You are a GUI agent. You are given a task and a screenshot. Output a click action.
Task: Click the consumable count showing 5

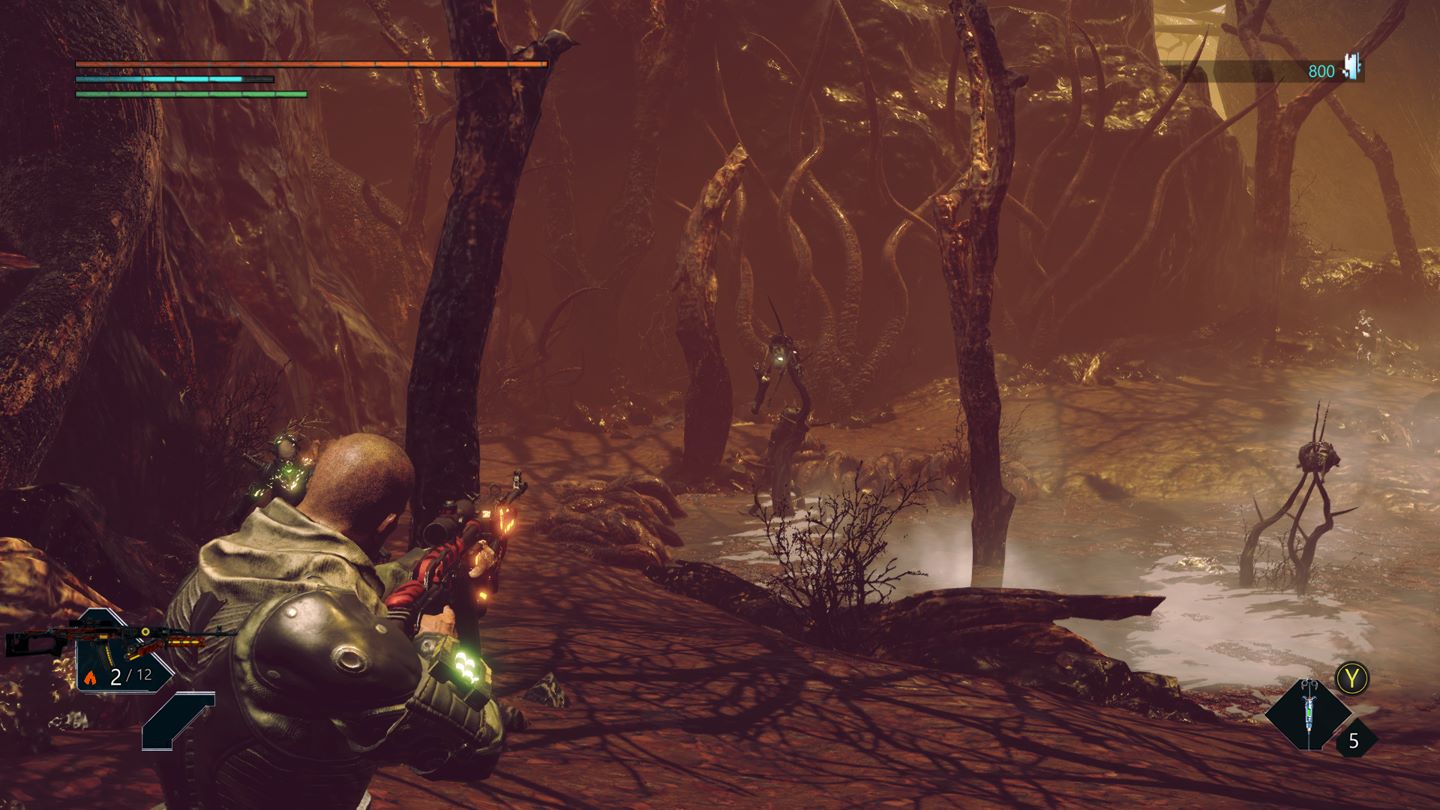(1354, 740)
